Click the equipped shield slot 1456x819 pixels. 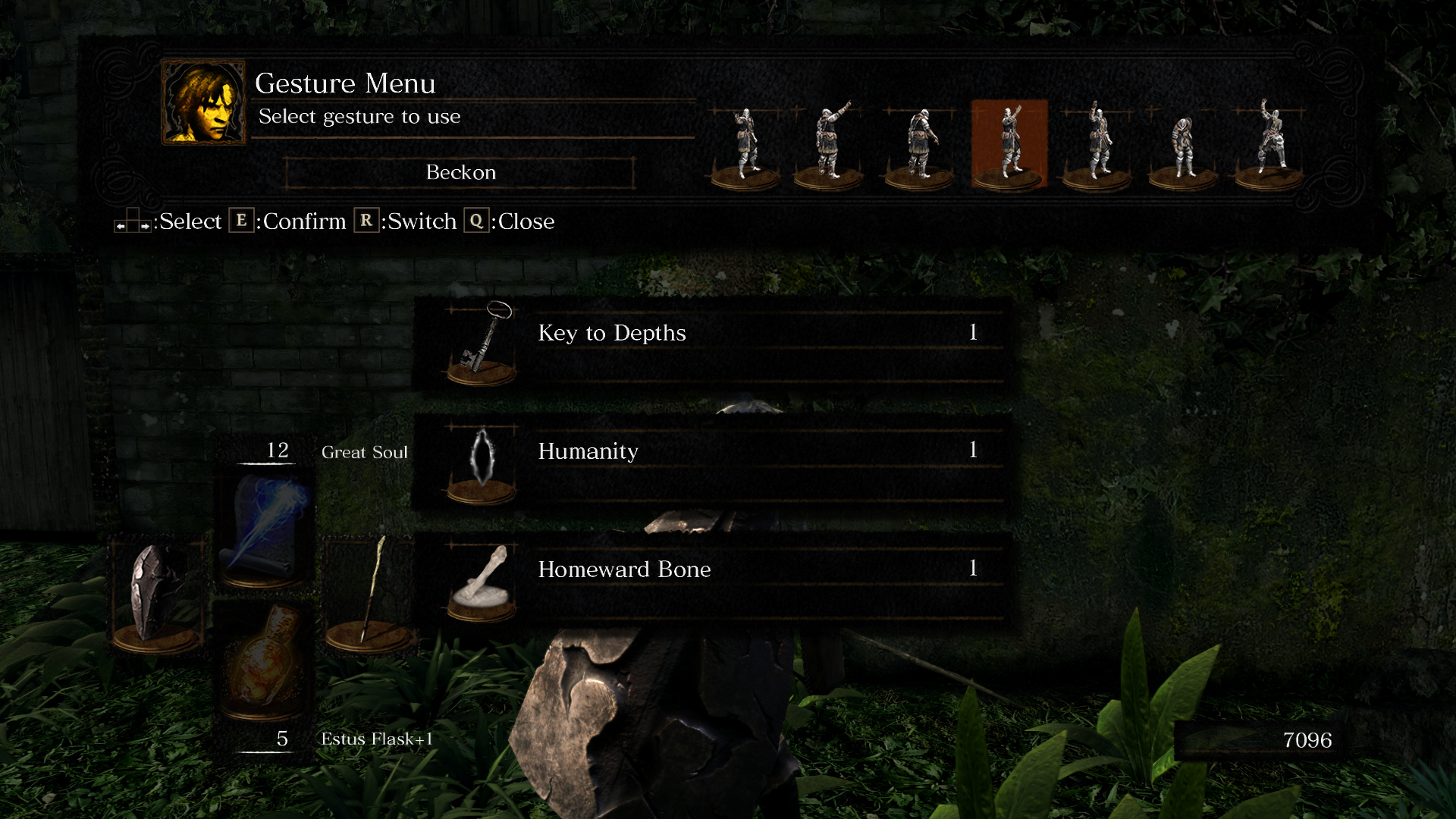tap(157, 594)
